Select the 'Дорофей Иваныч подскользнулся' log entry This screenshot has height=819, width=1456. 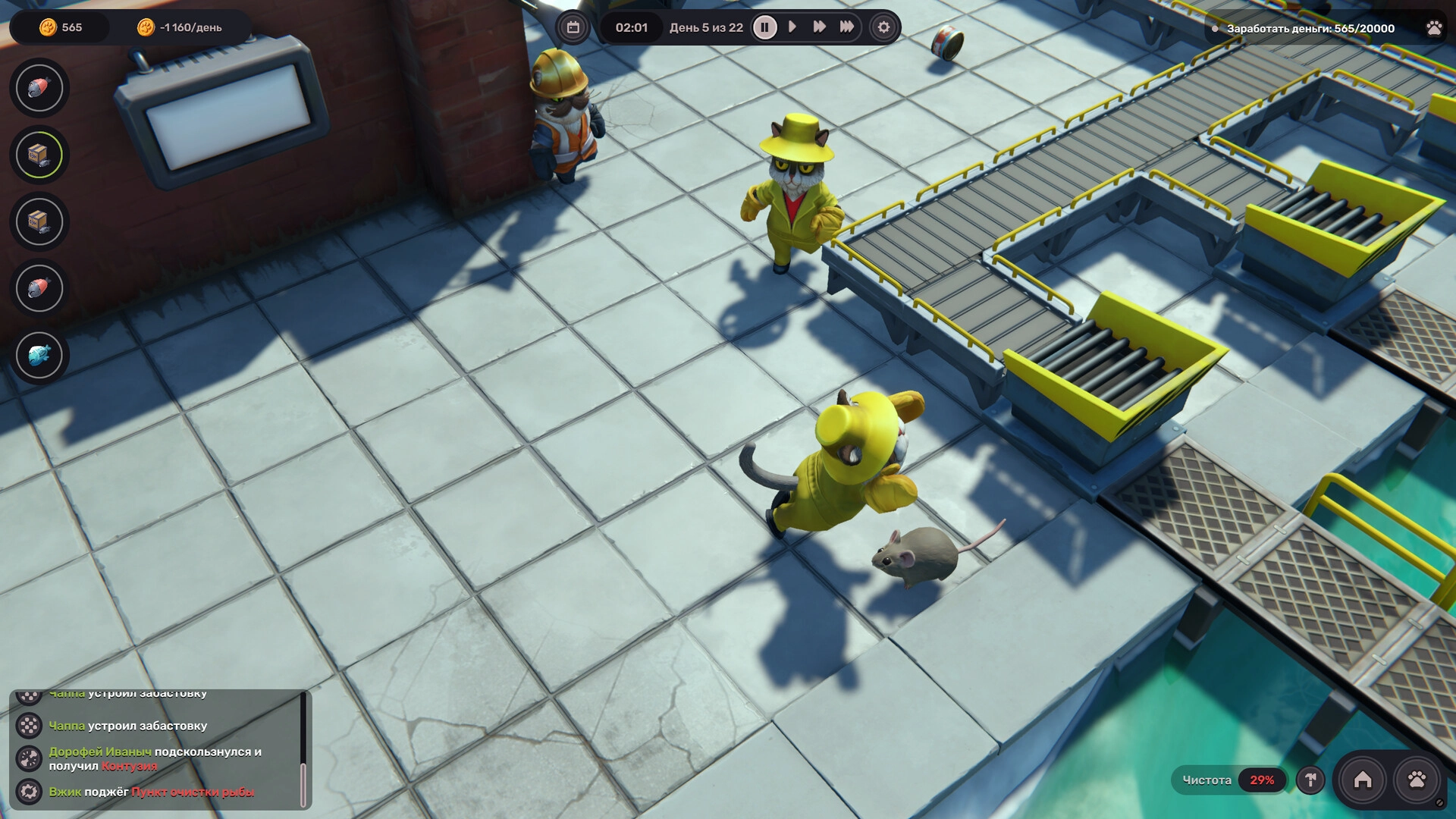click(155, 758)
